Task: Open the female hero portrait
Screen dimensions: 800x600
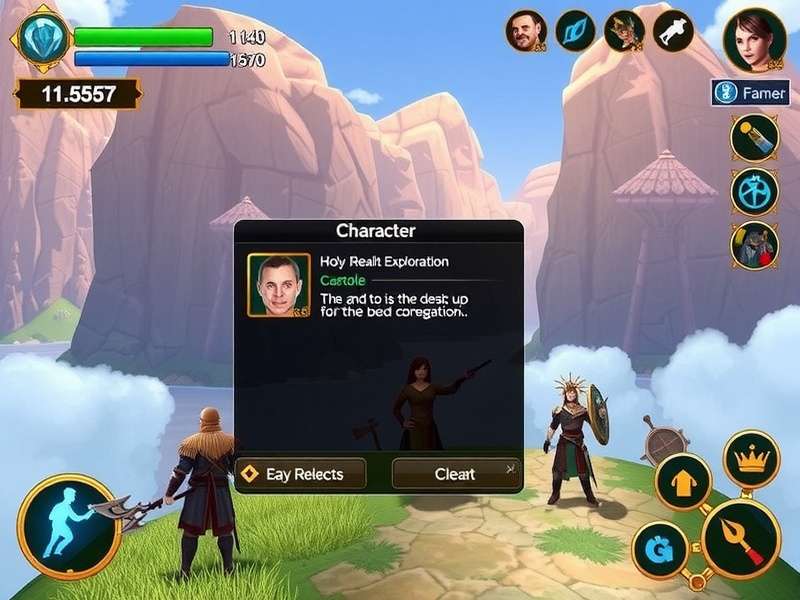Action: (753, 39)
